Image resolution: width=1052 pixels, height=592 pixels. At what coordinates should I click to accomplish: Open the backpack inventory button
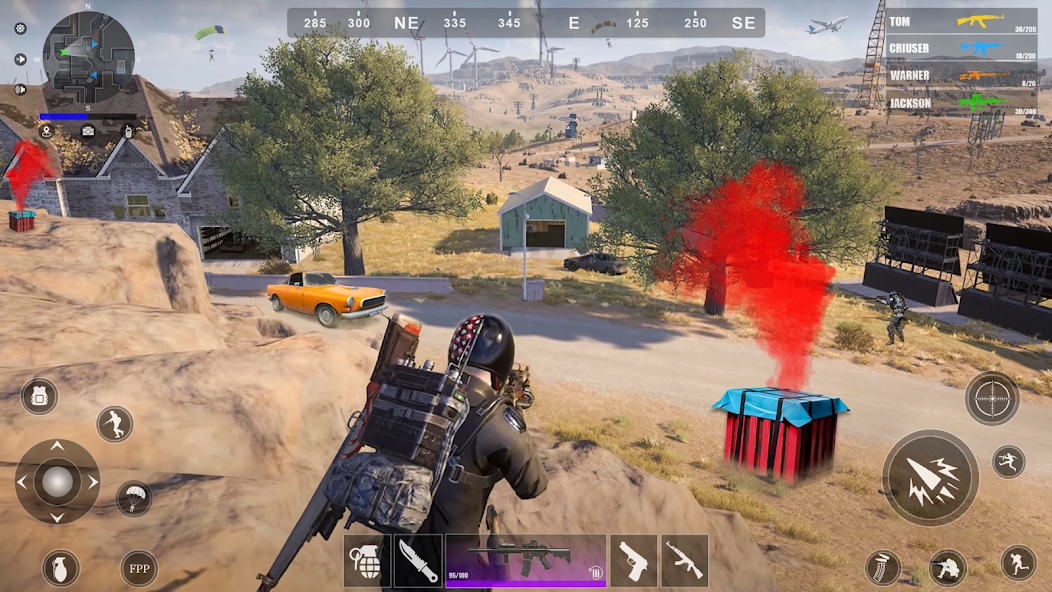click(x=39, y=396)
